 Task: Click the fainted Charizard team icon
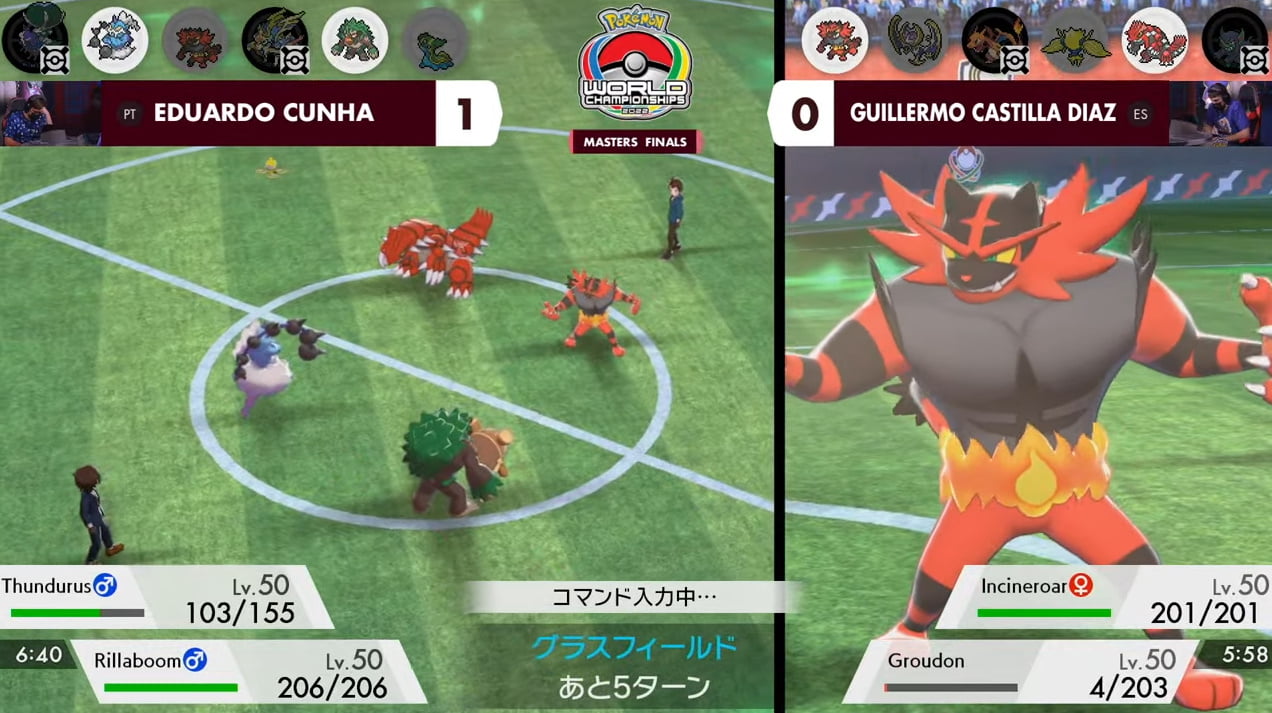[994, 40]
